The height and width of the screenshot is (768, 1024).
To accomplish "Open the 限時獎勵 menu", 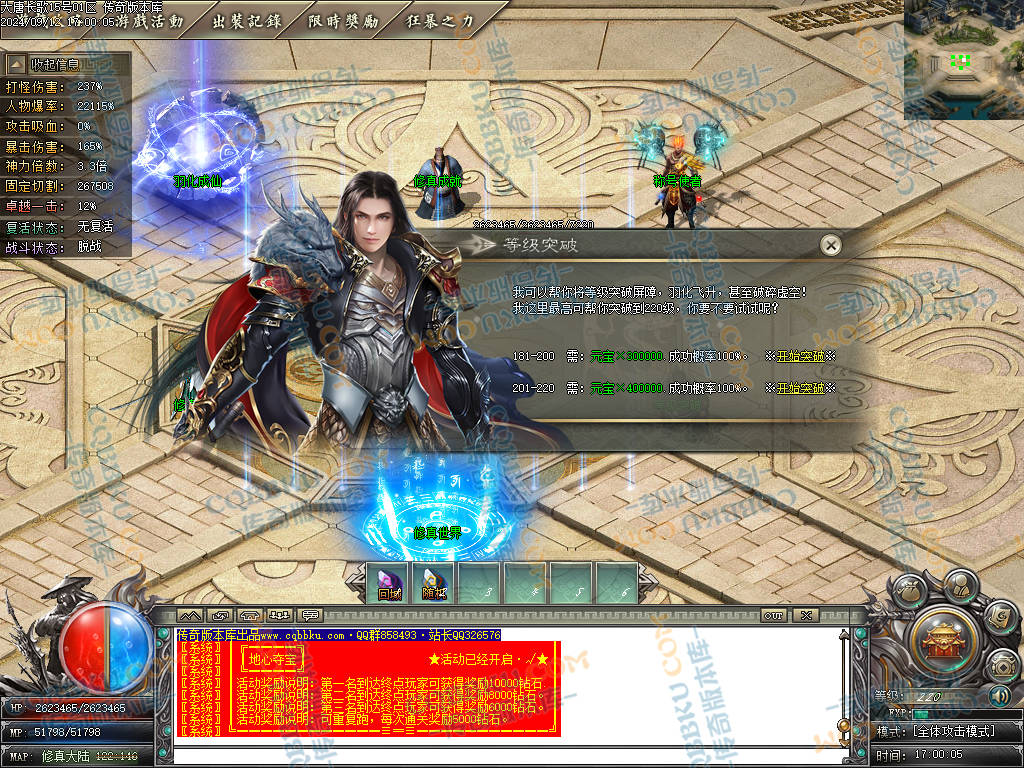I will 343,21.
